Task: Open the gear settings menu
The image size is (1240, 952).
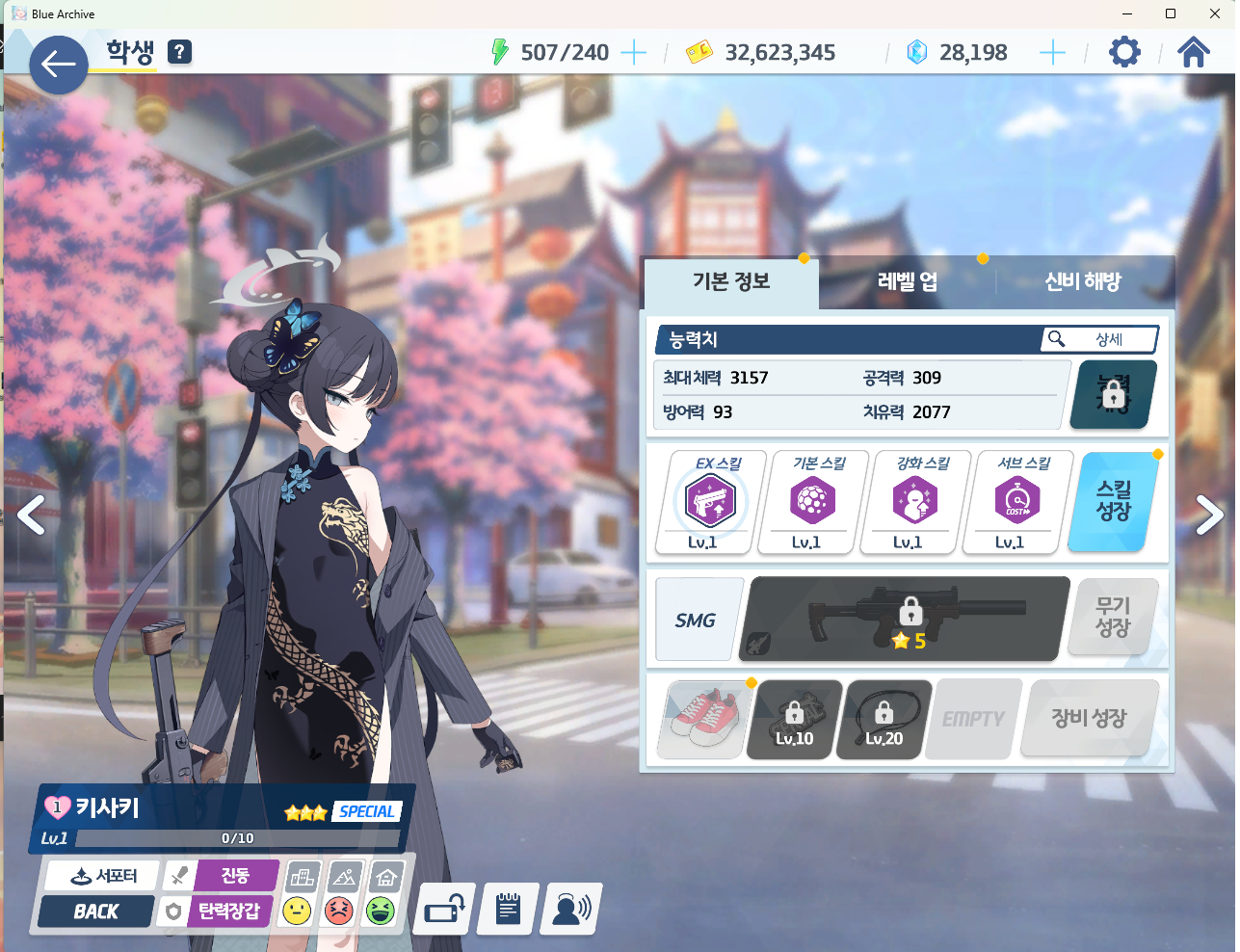Action: 1123,52
